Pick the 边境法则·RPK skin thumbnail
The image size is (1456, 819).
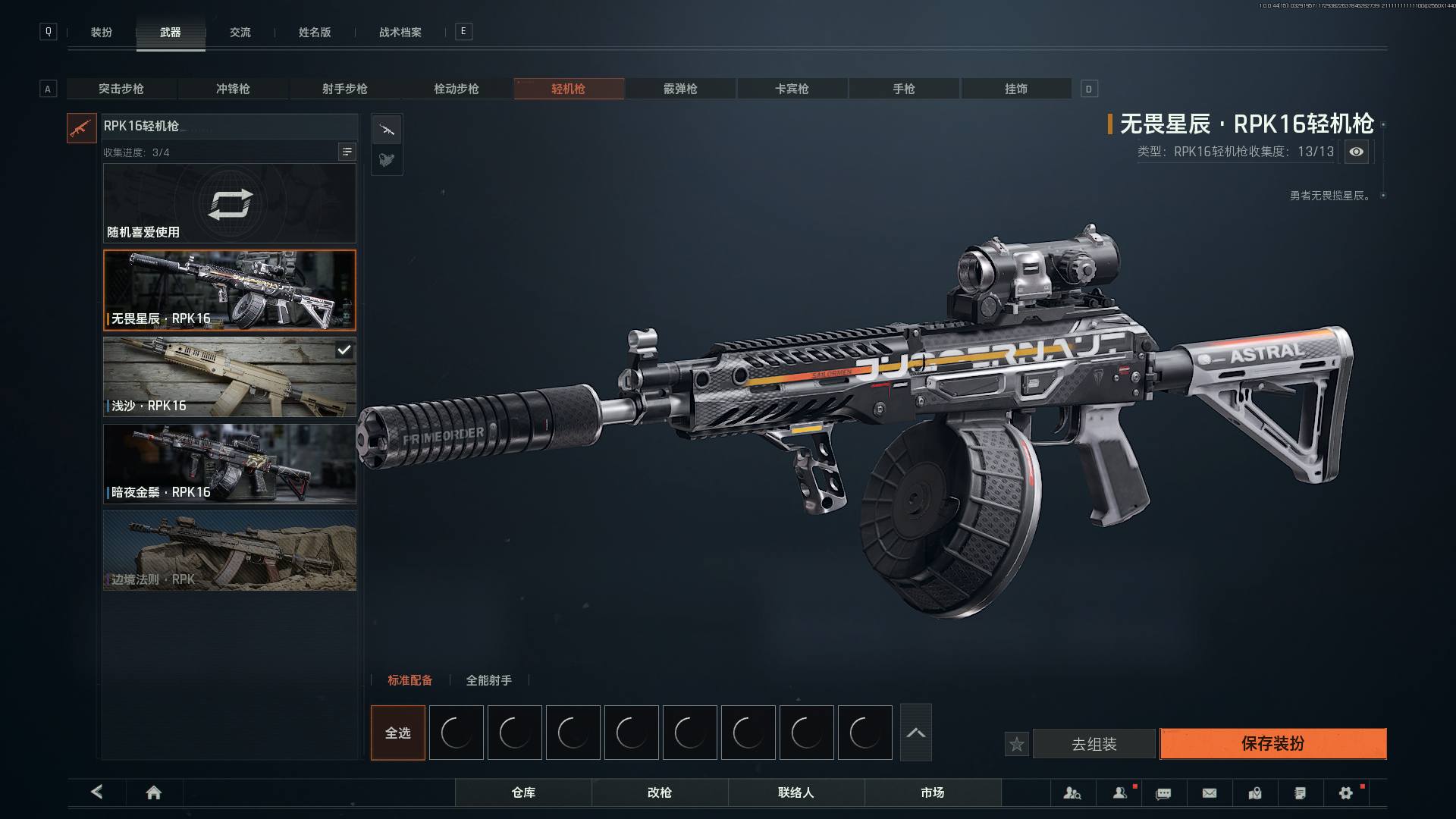(x=229, y=551)
